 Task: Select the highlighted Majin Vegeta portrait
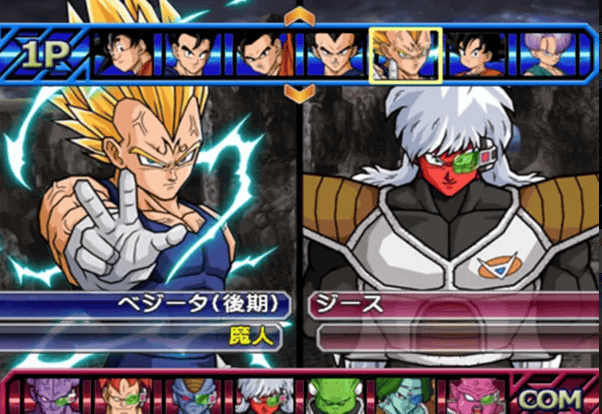tap(405, 53)
